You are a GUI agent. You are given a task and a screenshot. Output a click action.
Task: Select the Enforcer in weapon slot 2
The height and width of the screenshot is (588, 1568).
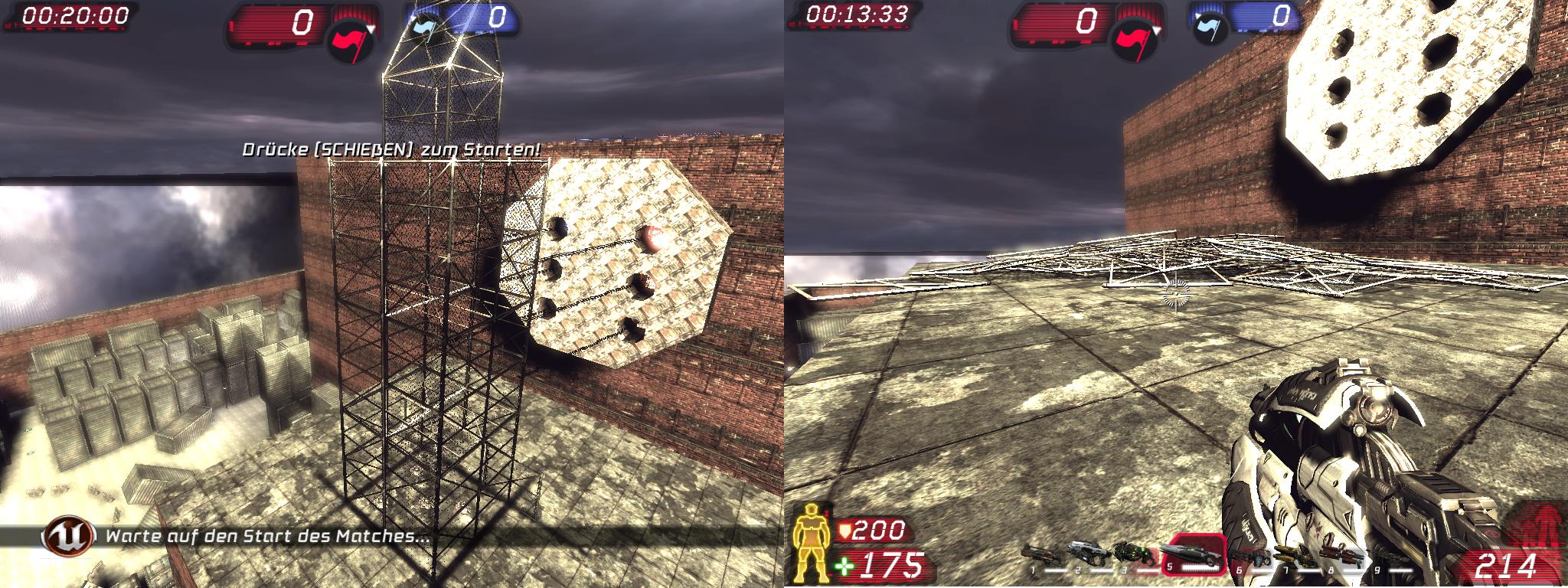click(x=1086, y=553)
